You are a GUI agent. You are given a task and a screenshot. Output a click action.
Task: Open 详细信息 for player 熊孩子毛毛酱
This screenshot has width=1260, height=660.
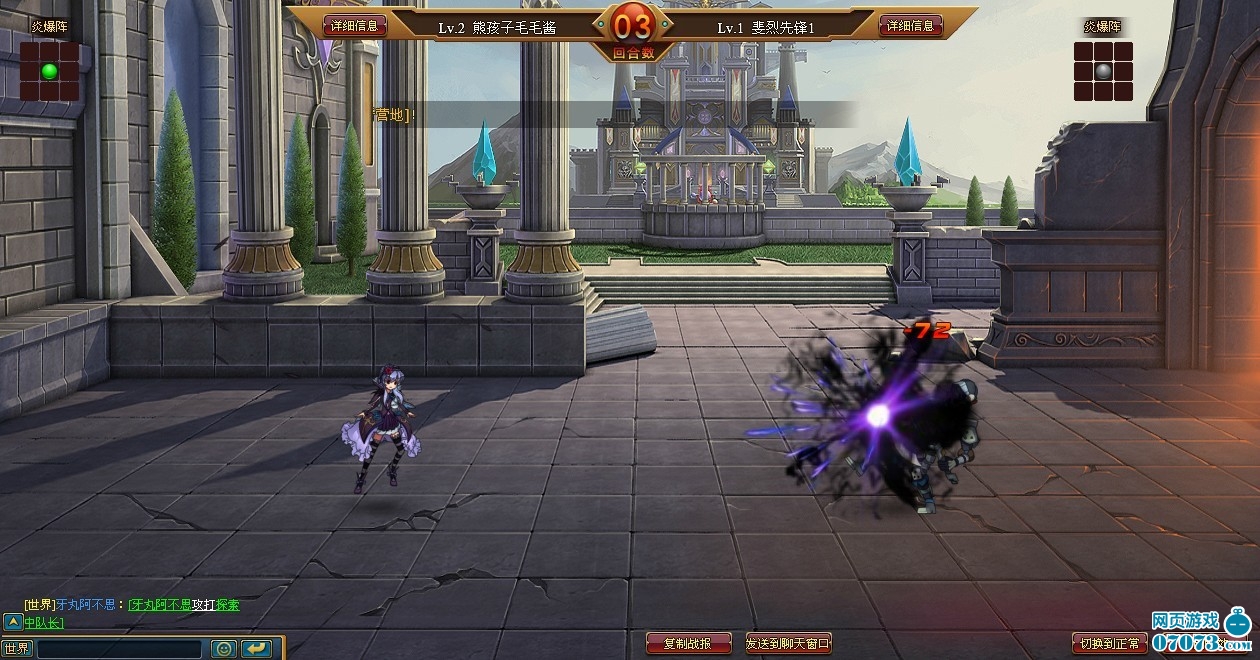[x=354, y=26]
